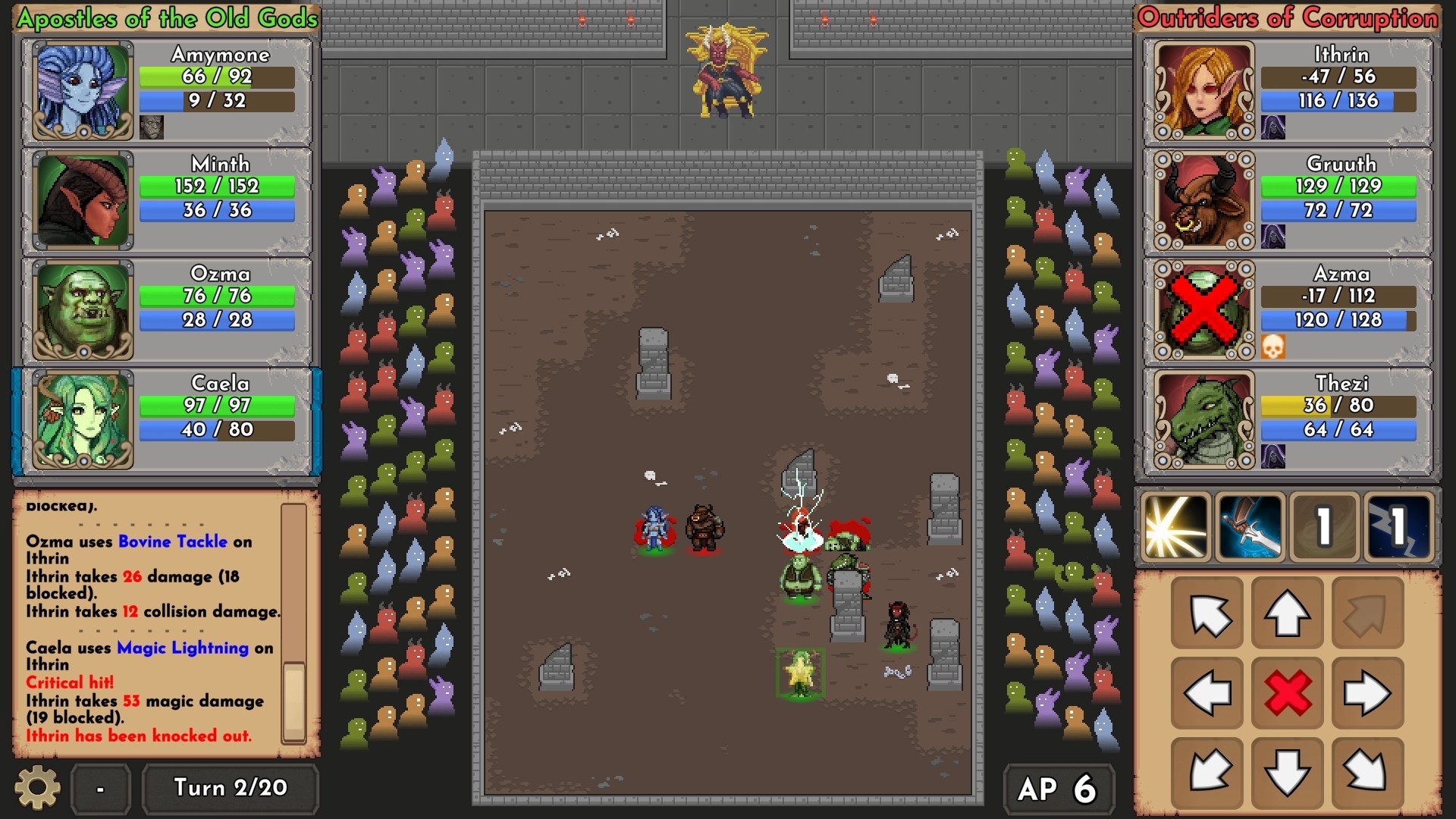Select the left movement arrow
1456x819 pixels.
coord(1207,692)
